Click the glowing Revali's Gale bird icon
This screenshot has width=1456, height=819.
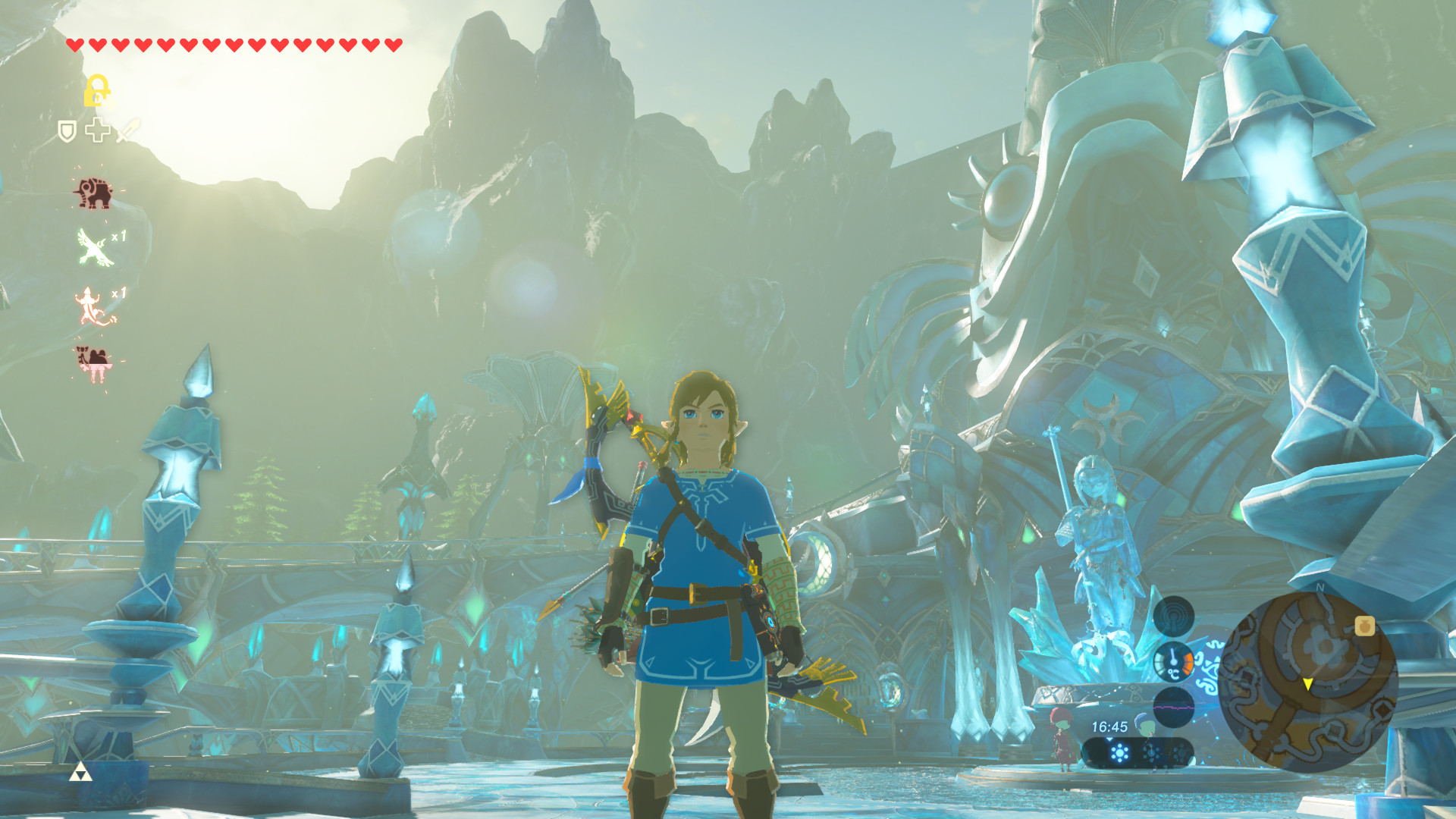point(93,245)
